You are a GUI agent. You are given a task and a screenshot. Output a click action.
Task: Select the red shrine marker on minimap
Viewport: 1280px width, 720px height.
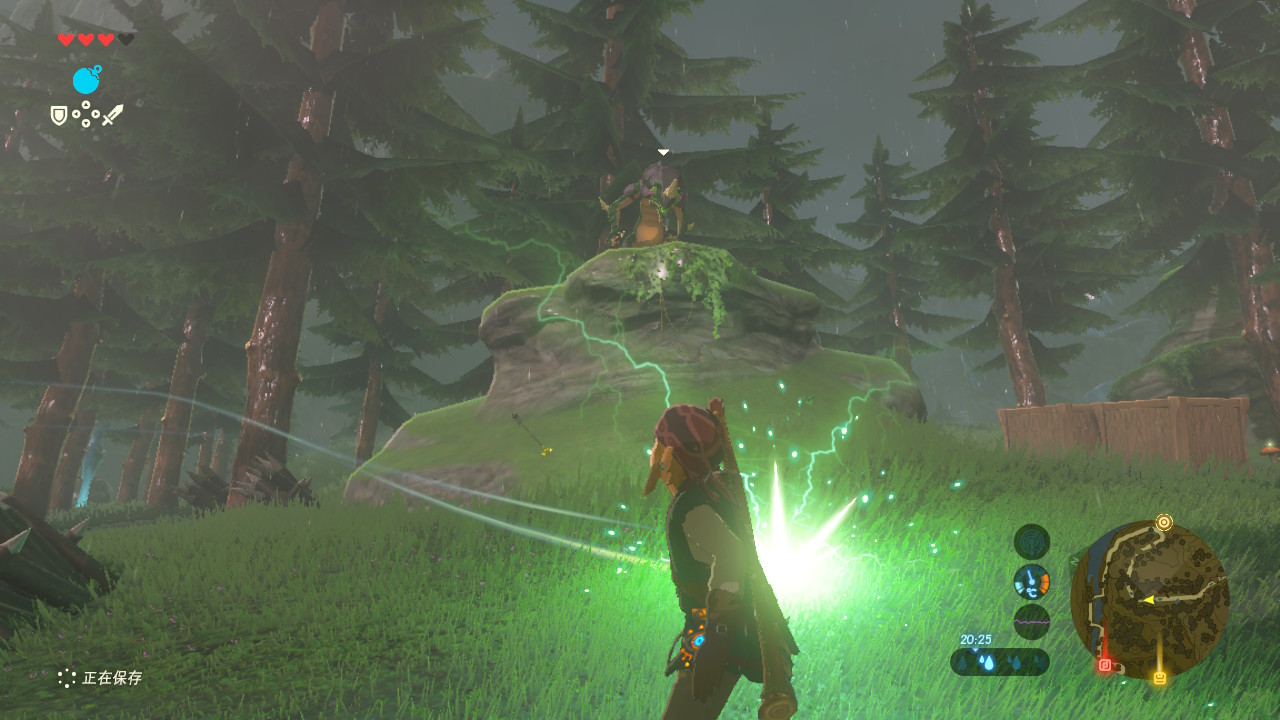coord(1105,664)
